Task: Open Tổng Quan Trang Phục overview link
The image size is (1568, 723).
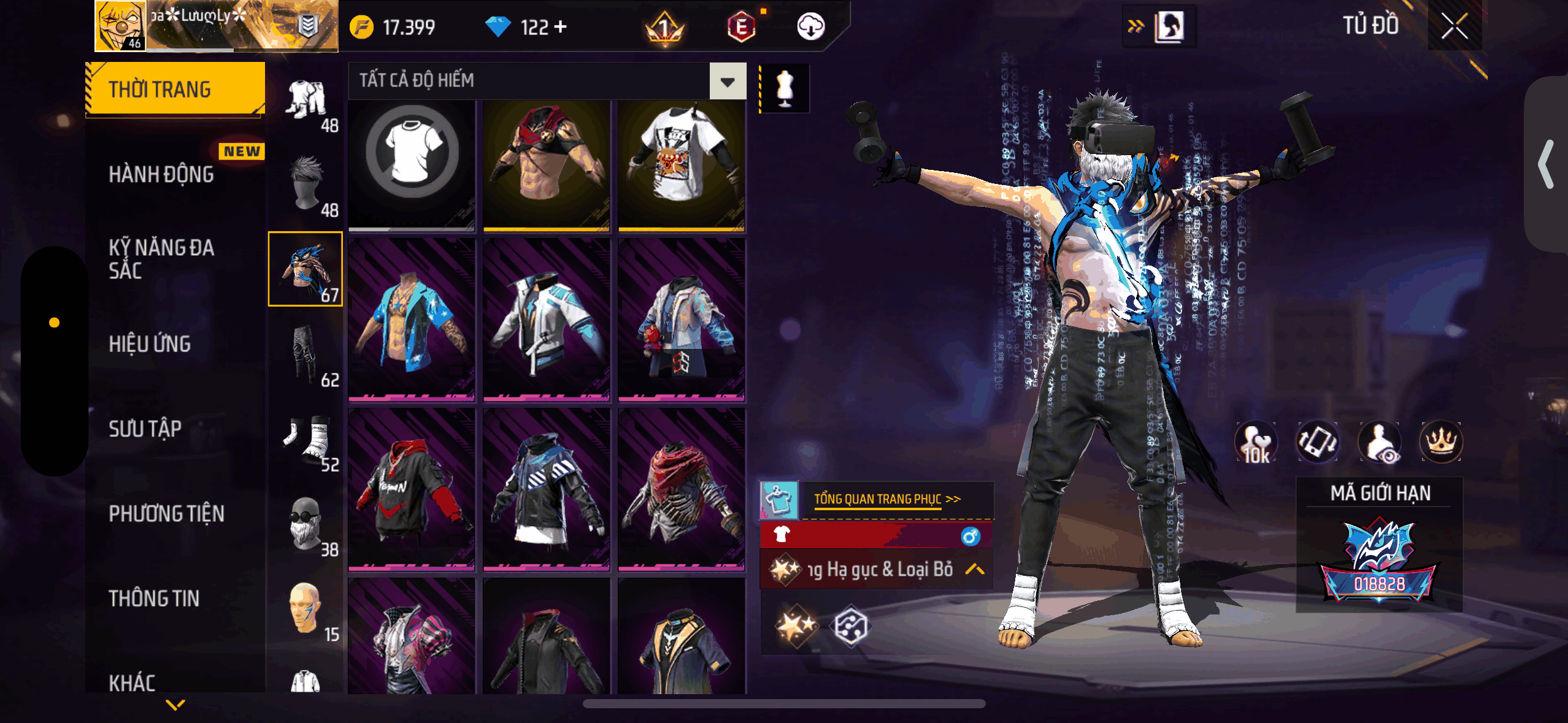Action: click(886, 499)
